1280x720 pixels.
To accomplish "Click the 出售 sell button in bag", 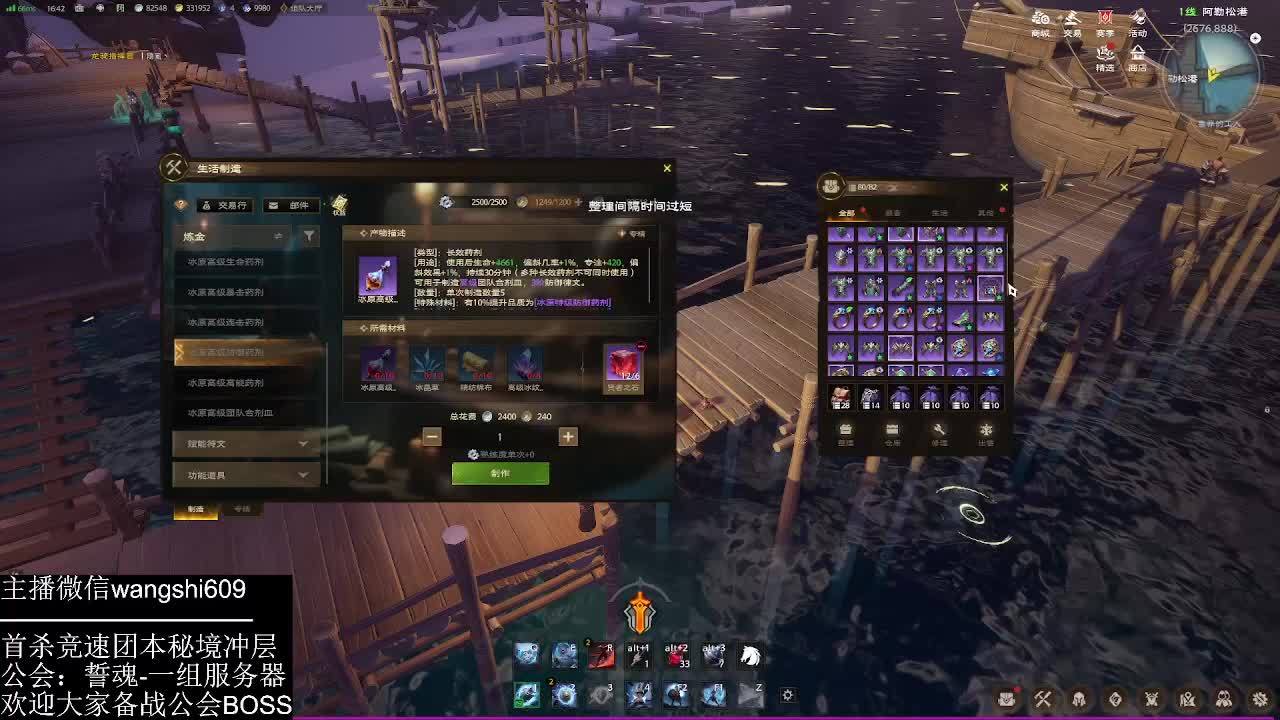I will 986,434.
